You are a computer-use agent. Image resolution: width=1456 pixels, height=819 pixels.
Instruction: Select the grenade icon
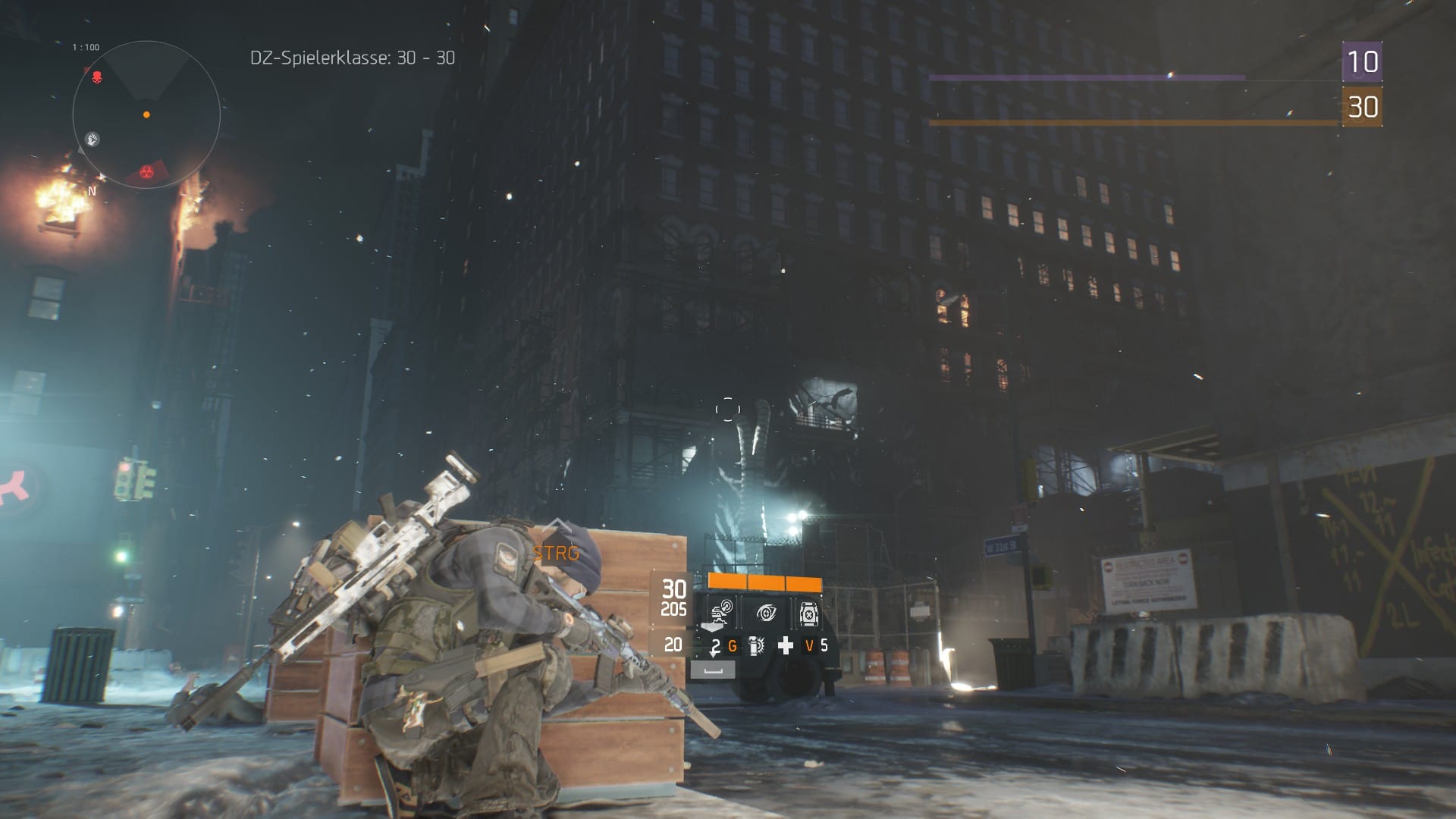[756, 646]
